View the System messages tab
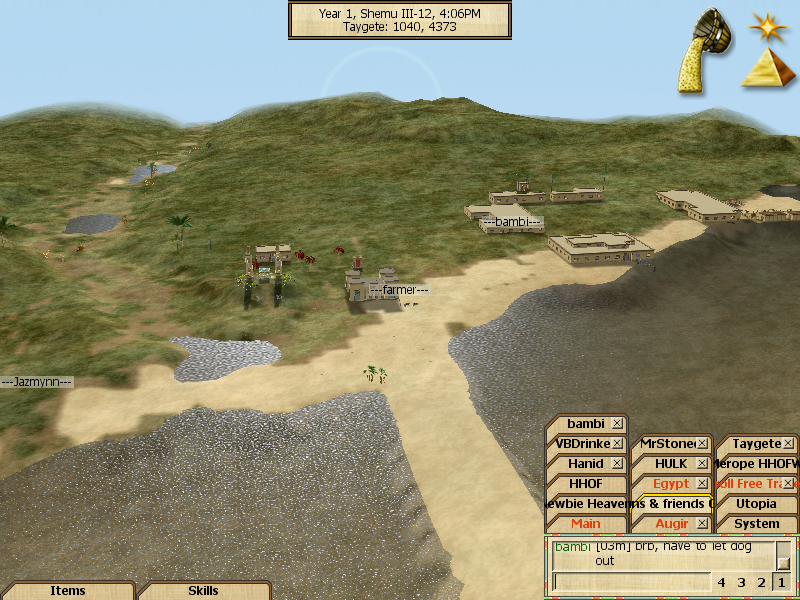Viewport: 800px width, 600px height. click(756, 524)
